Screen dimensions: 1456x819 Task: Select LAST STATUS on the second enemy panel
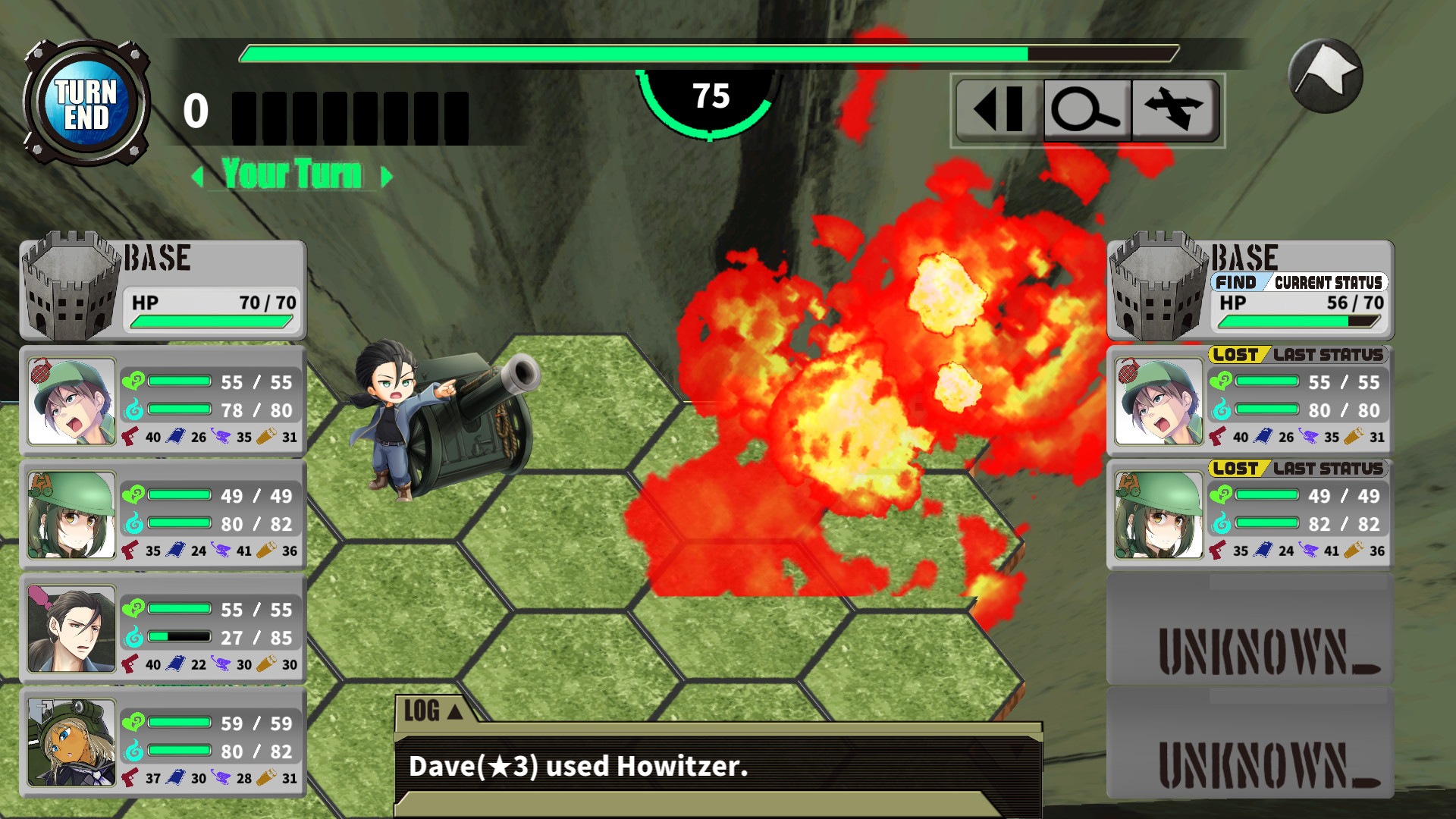1331,469
